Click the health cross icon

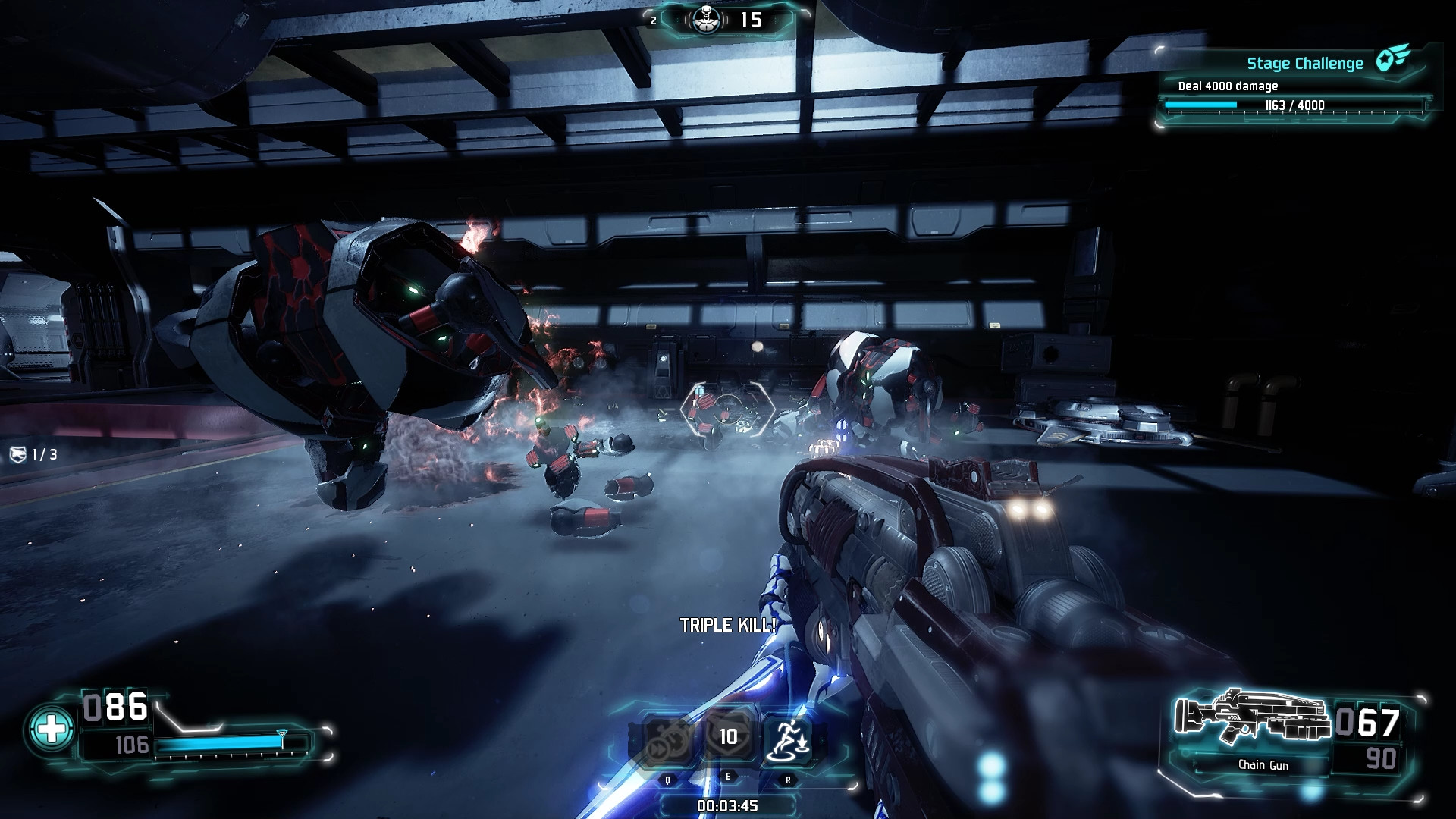[x=52, y=730]
